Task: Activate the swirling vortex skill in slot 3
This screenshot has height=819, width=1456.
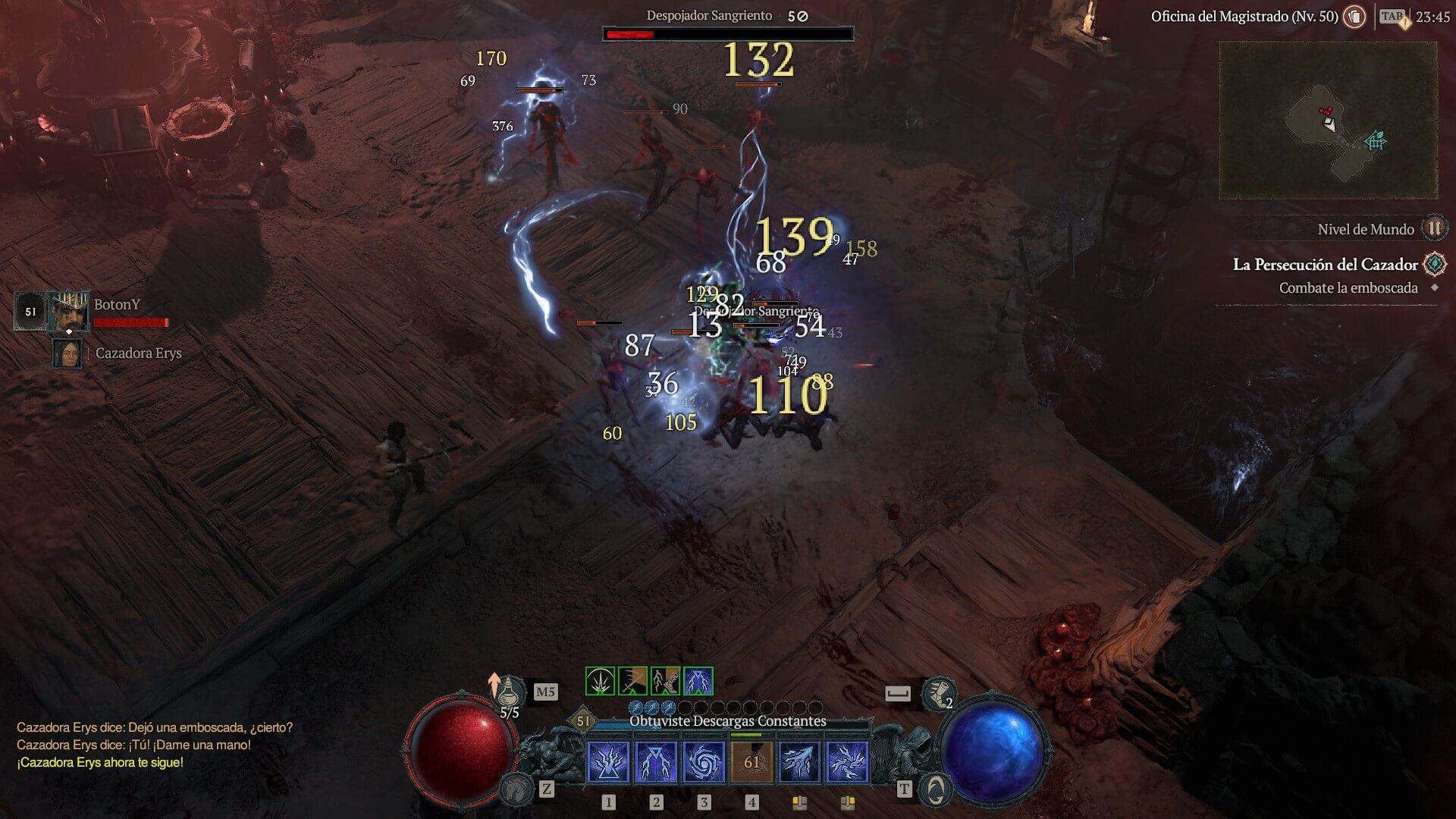Action: 704,761
